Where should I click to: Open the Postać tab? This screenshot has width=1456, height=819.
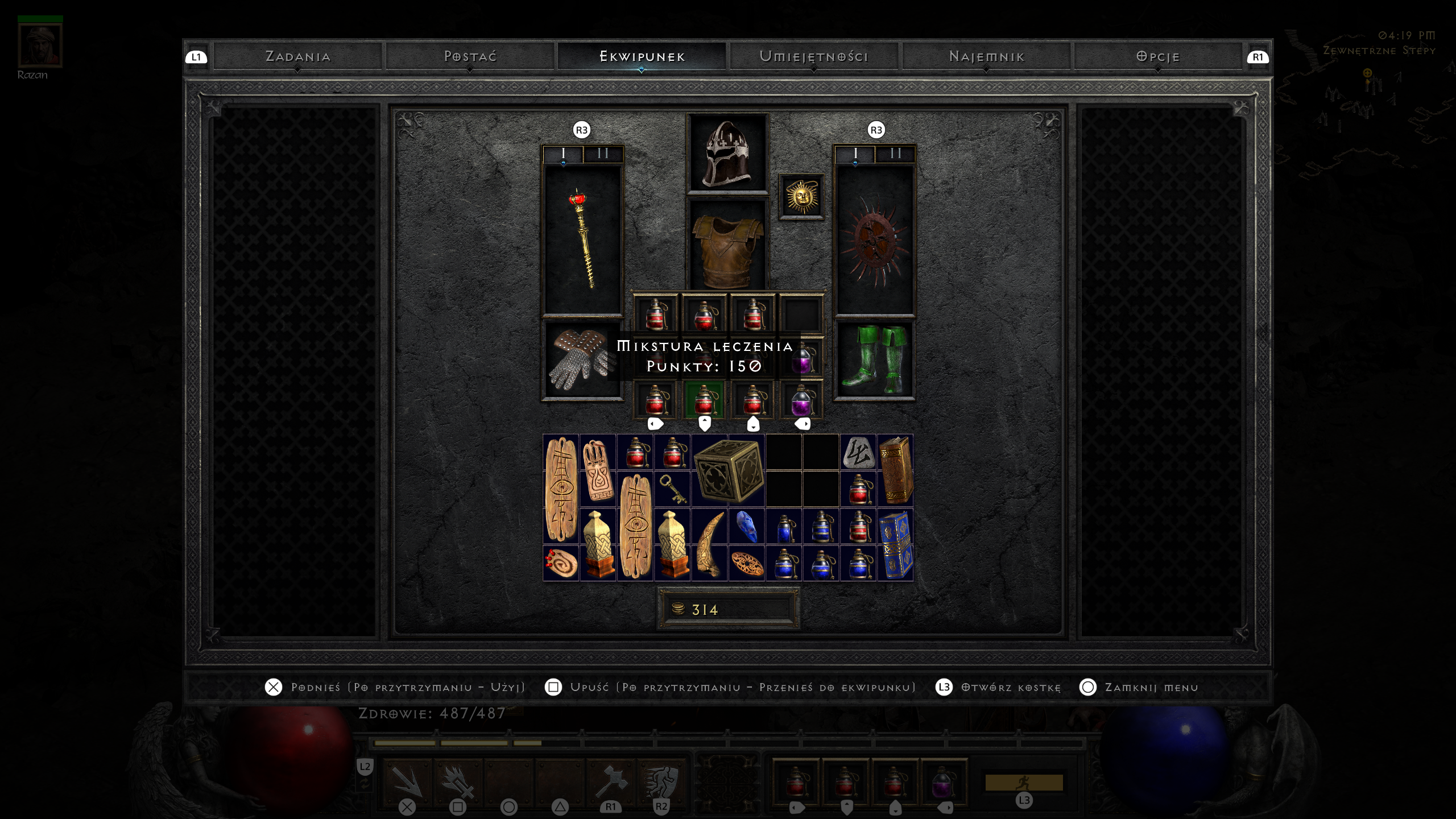tap(470, 57)
